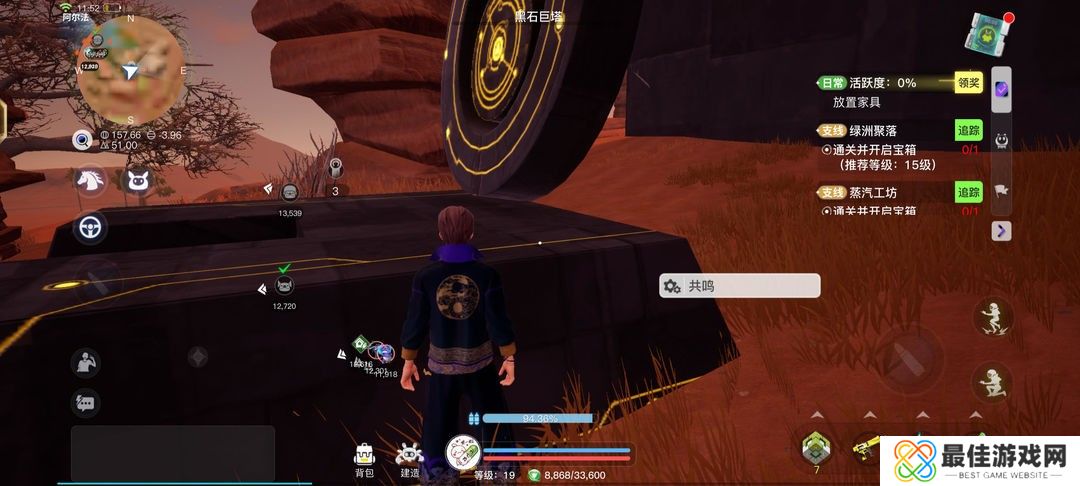This screenshot has height=486, width=1080.
Task: Claim the daily activity reward (领奖)
Action: [x=968, y=83]
